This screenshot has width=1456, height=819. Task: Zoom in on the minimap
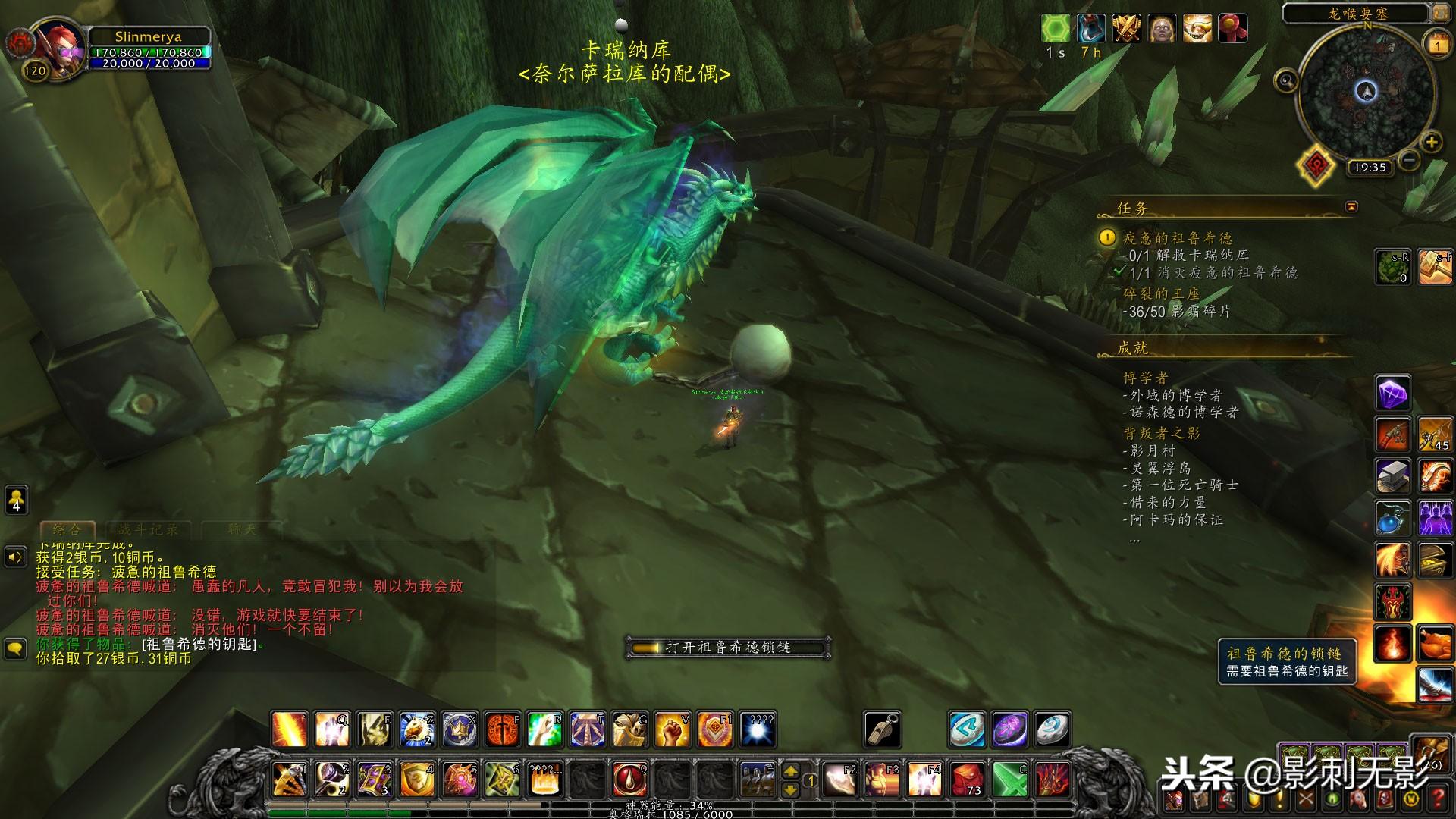1431,142
